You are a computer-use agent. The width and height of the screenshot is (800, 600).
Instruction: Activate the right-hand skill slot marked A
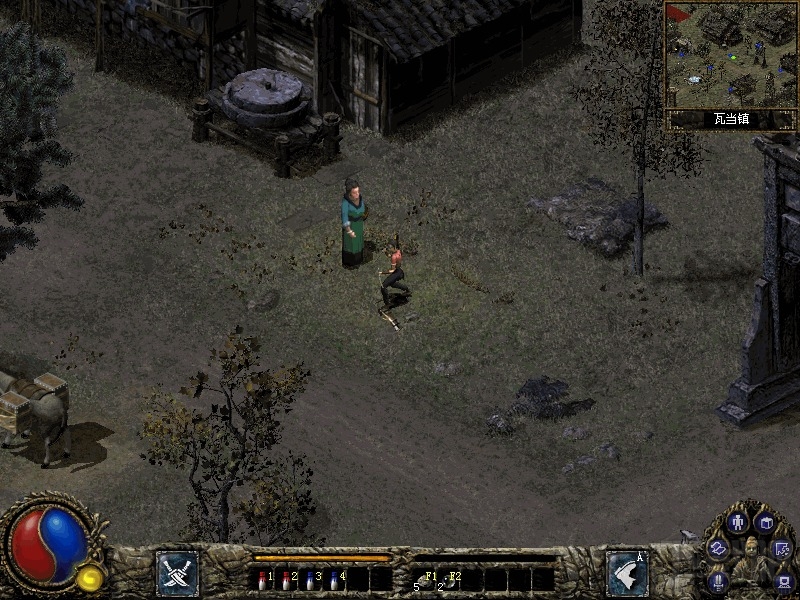627,573
